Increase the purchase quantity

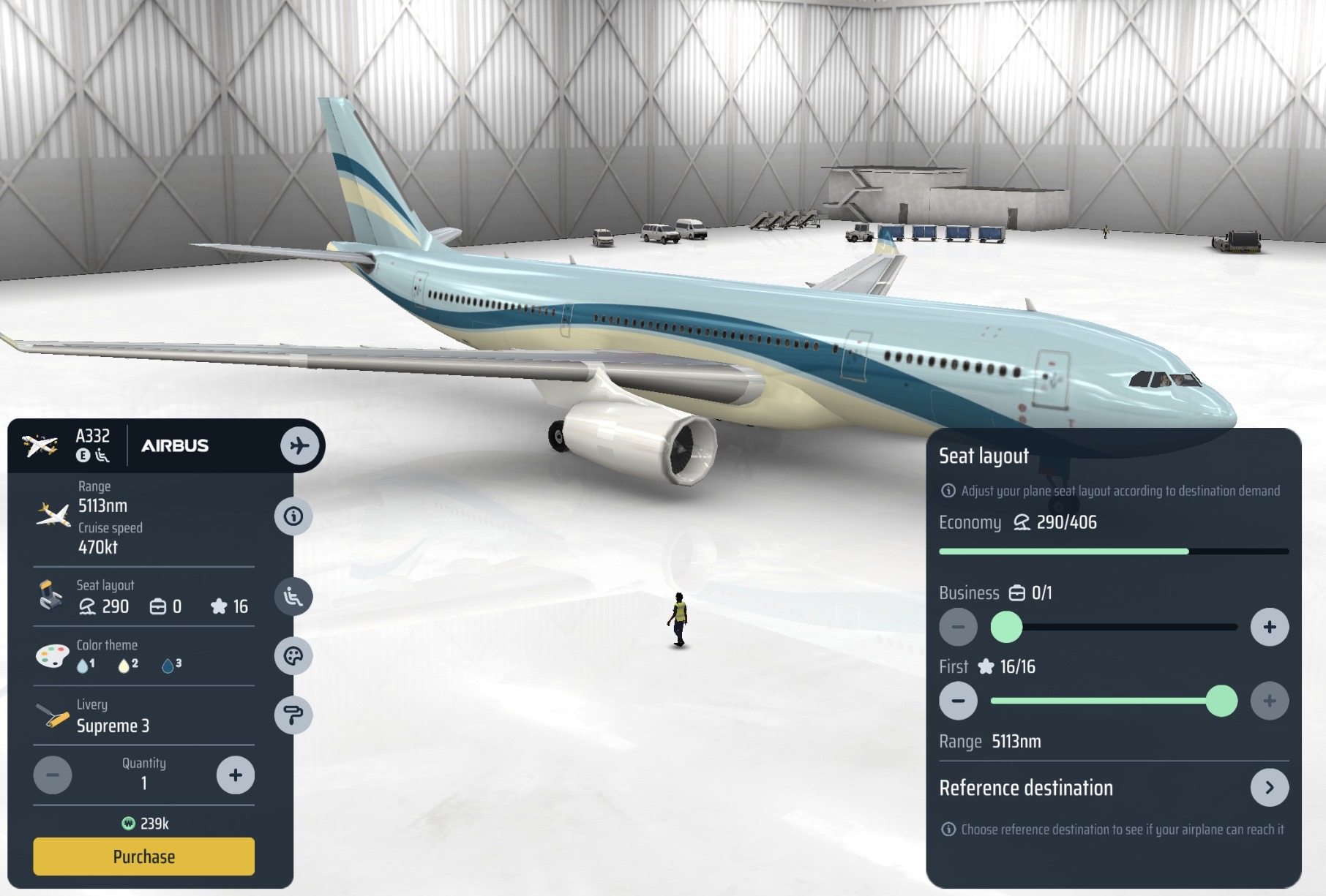[235, 775]
